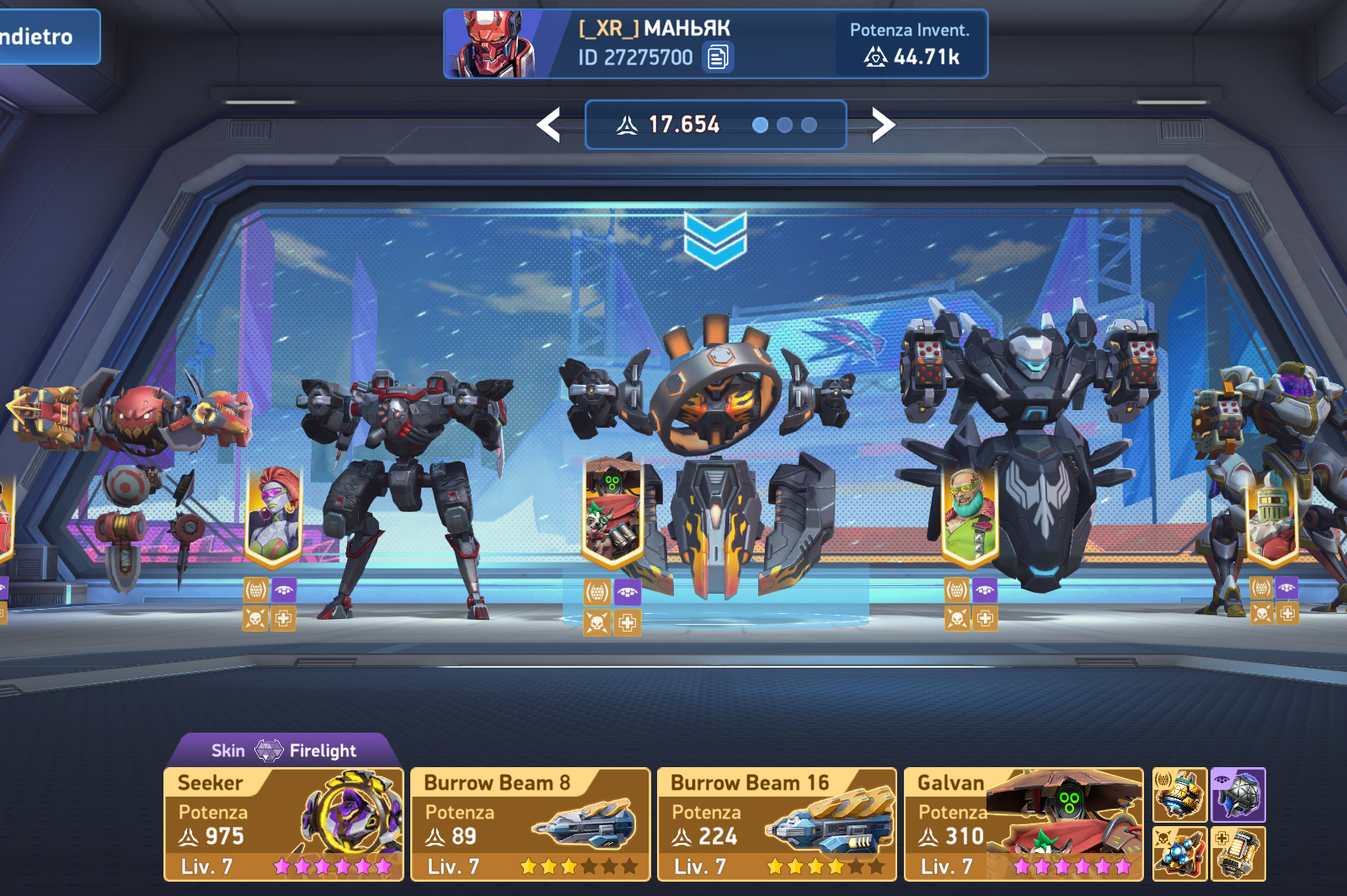Open the Potenza Invent. power display
The image size is (1347, 896).
[910, 45]
